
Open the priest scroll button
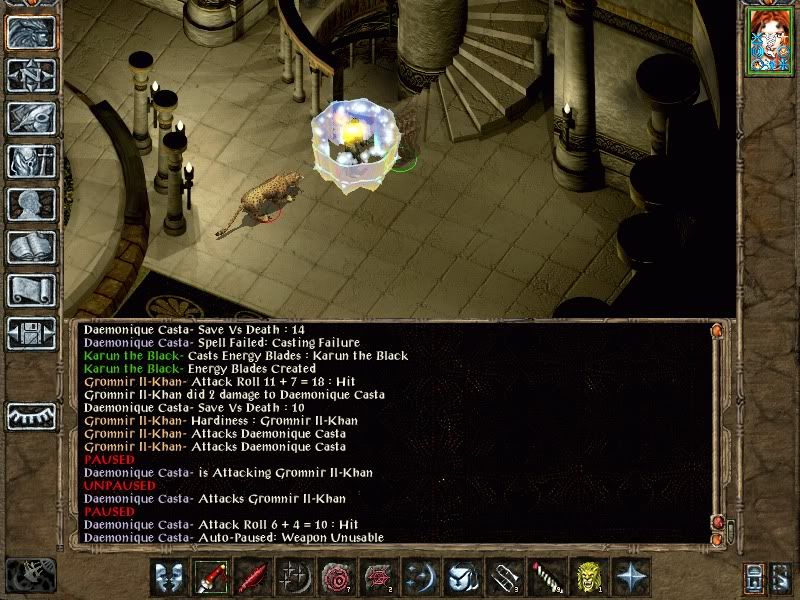point(31,290)
